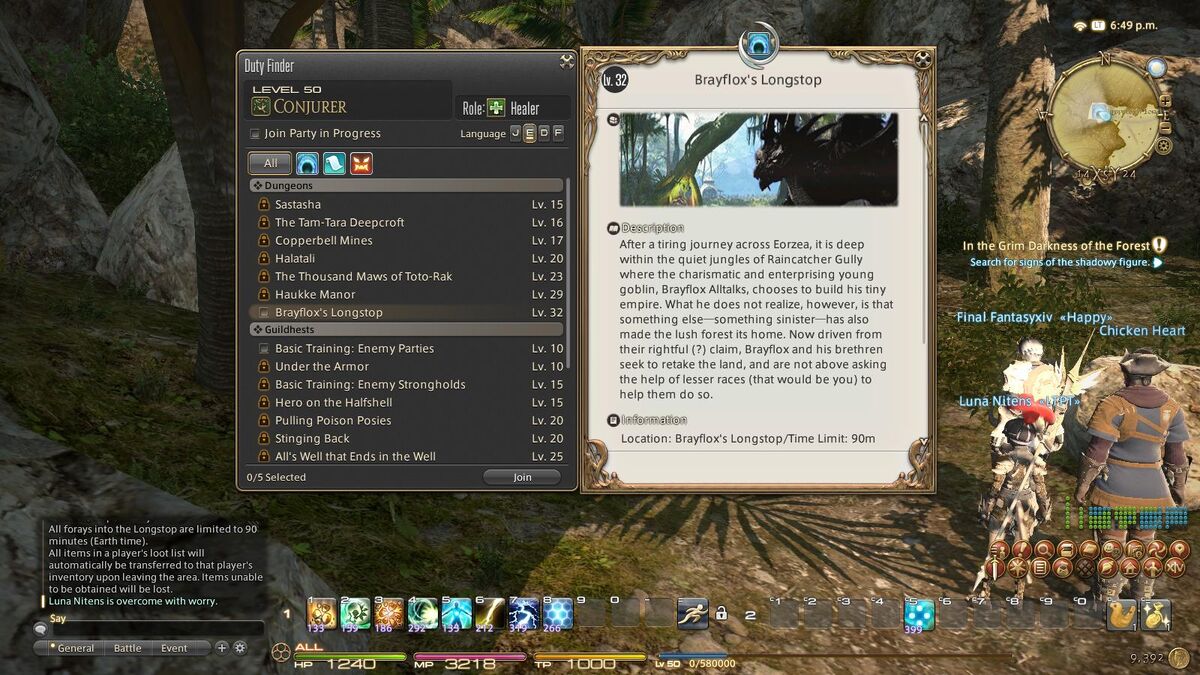Open the Event chat tab
Image resolution: width=1200 pixels, height=675 pixels.
(x=174, y=648)
